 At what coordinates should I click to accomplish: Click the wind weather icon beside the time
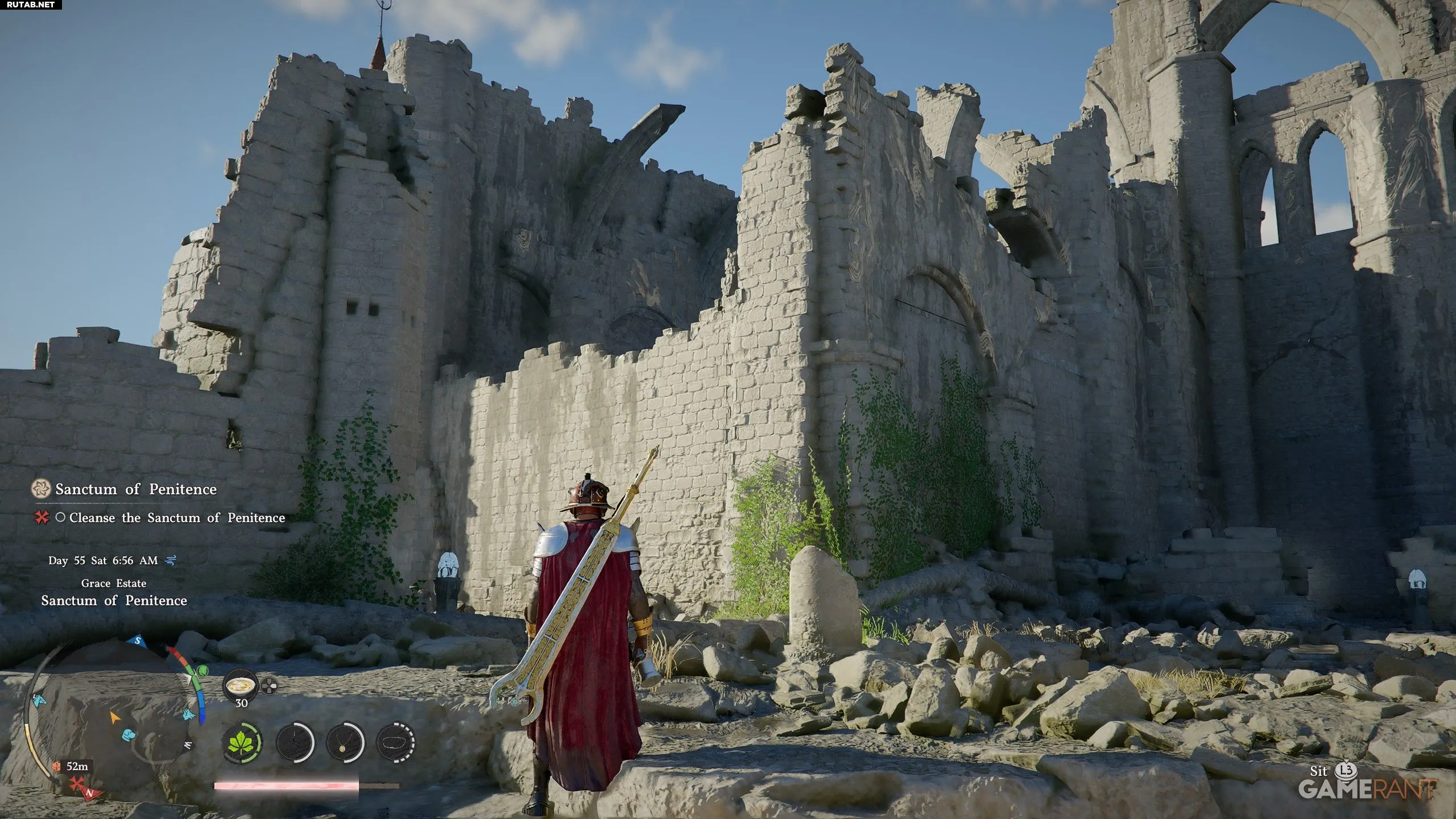point(171,561)
